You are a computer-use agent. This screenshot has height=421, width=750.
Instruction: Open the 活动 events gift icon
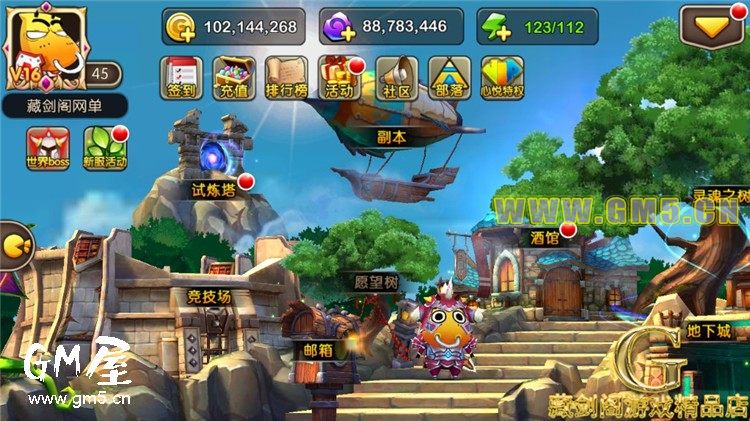(x=339, y=75)
